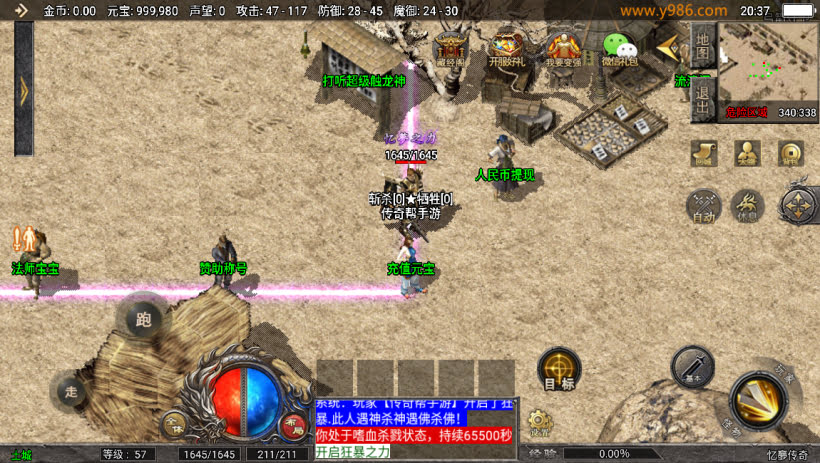Trigger the large golden slash attack button
Image resolution: width=820 pixels, height=463 pixels.
click(x=762, y=401)
